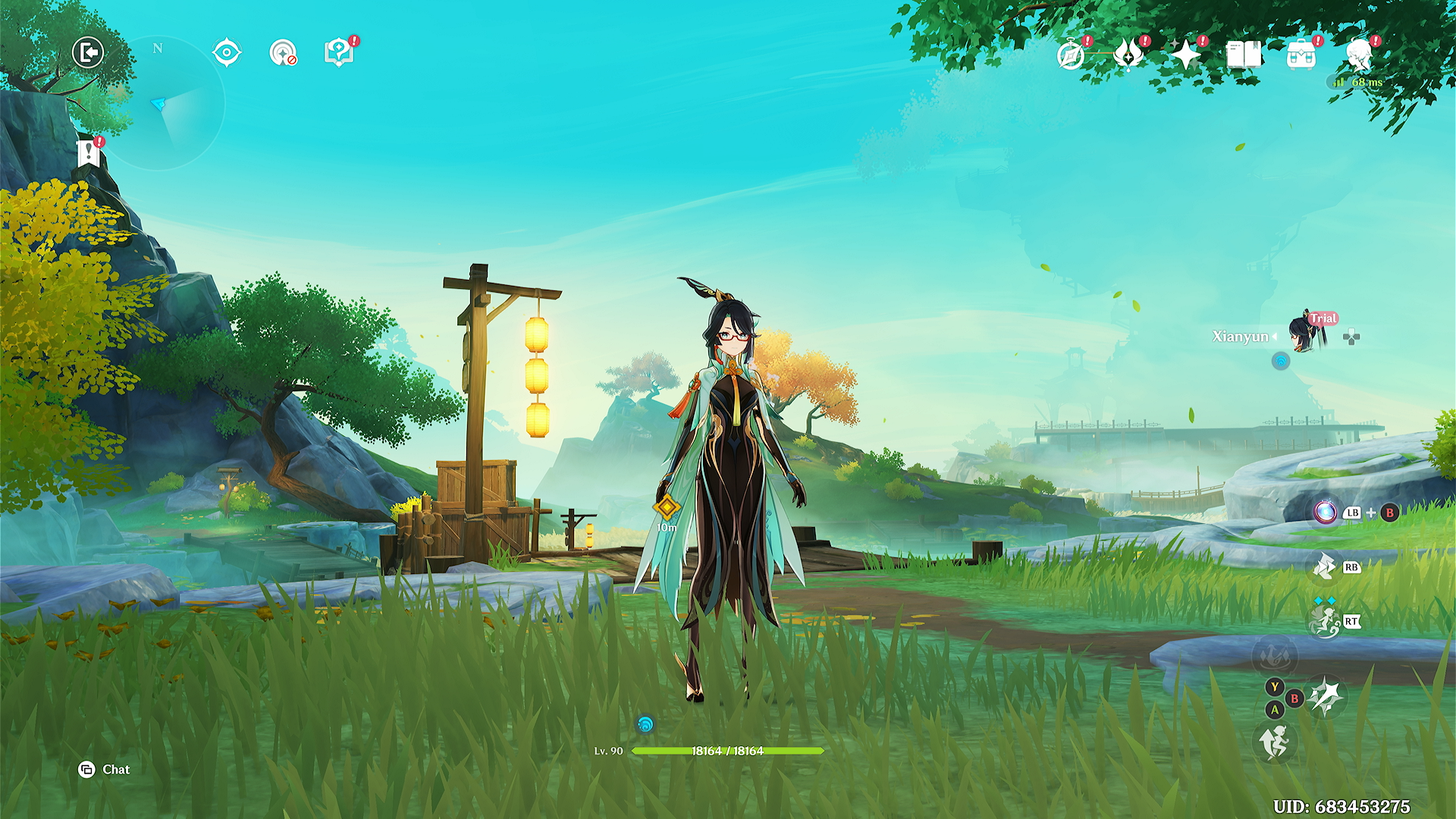Open the quest bookmark with exclamation mark
Viewport: 1456px width, 819px height.
[x=89, y=153]
